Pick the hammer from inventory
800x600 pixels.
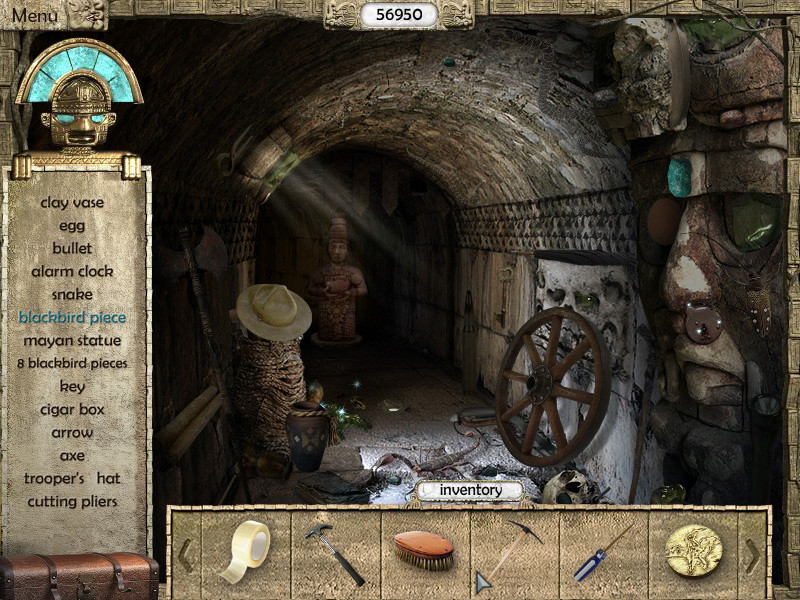pyautogui.click(x=333, y=553)
